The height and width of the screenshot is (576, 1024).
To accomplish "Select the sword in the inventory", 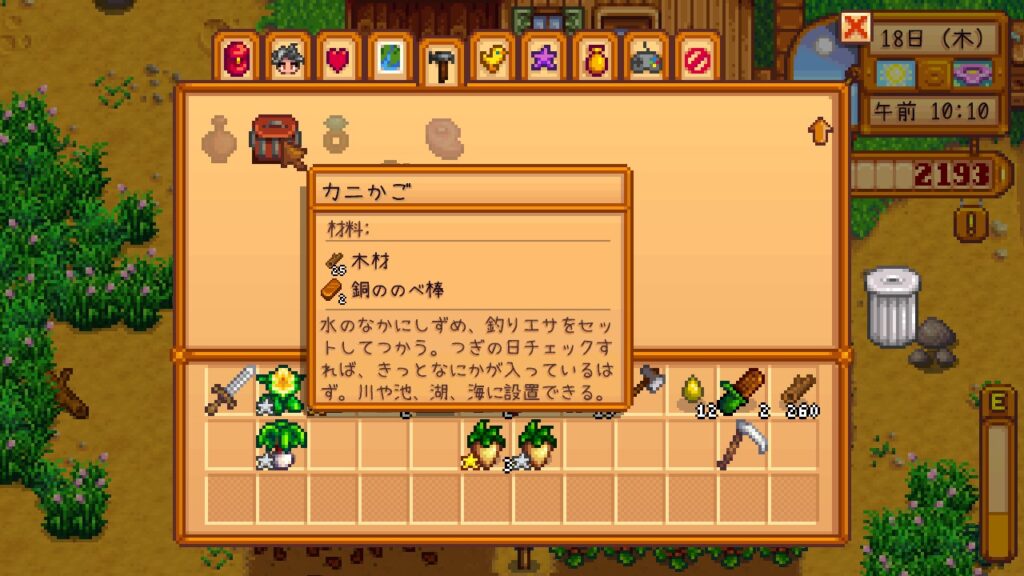I will pyautogui.click(x=231, y=391).
